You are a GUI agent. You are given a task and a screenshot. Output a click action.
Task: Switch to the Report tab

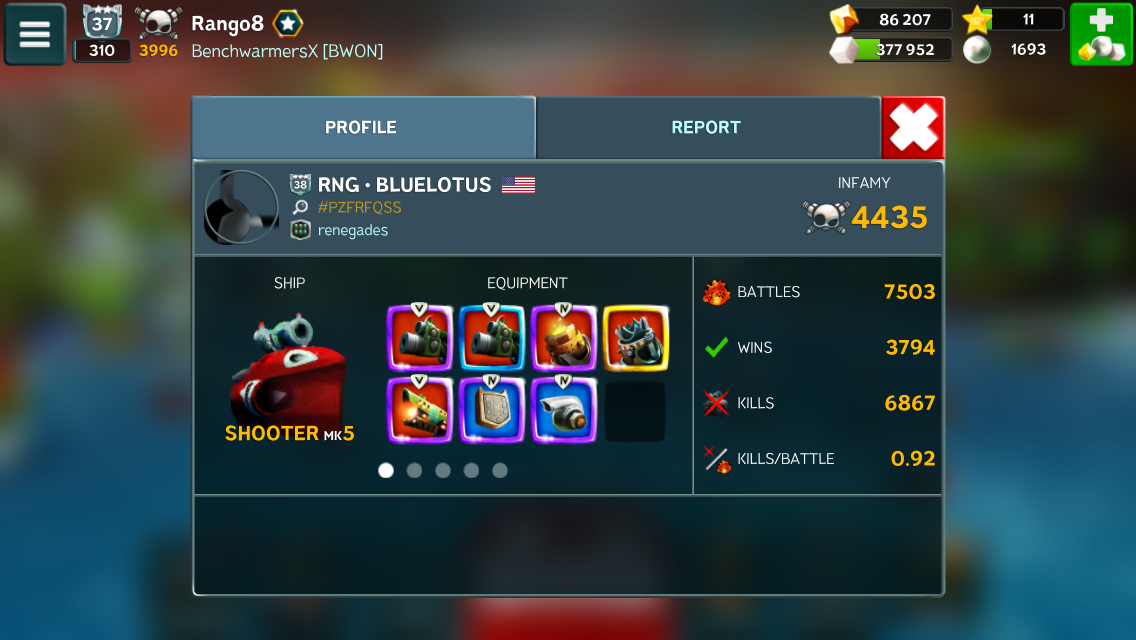click(706, 128)
